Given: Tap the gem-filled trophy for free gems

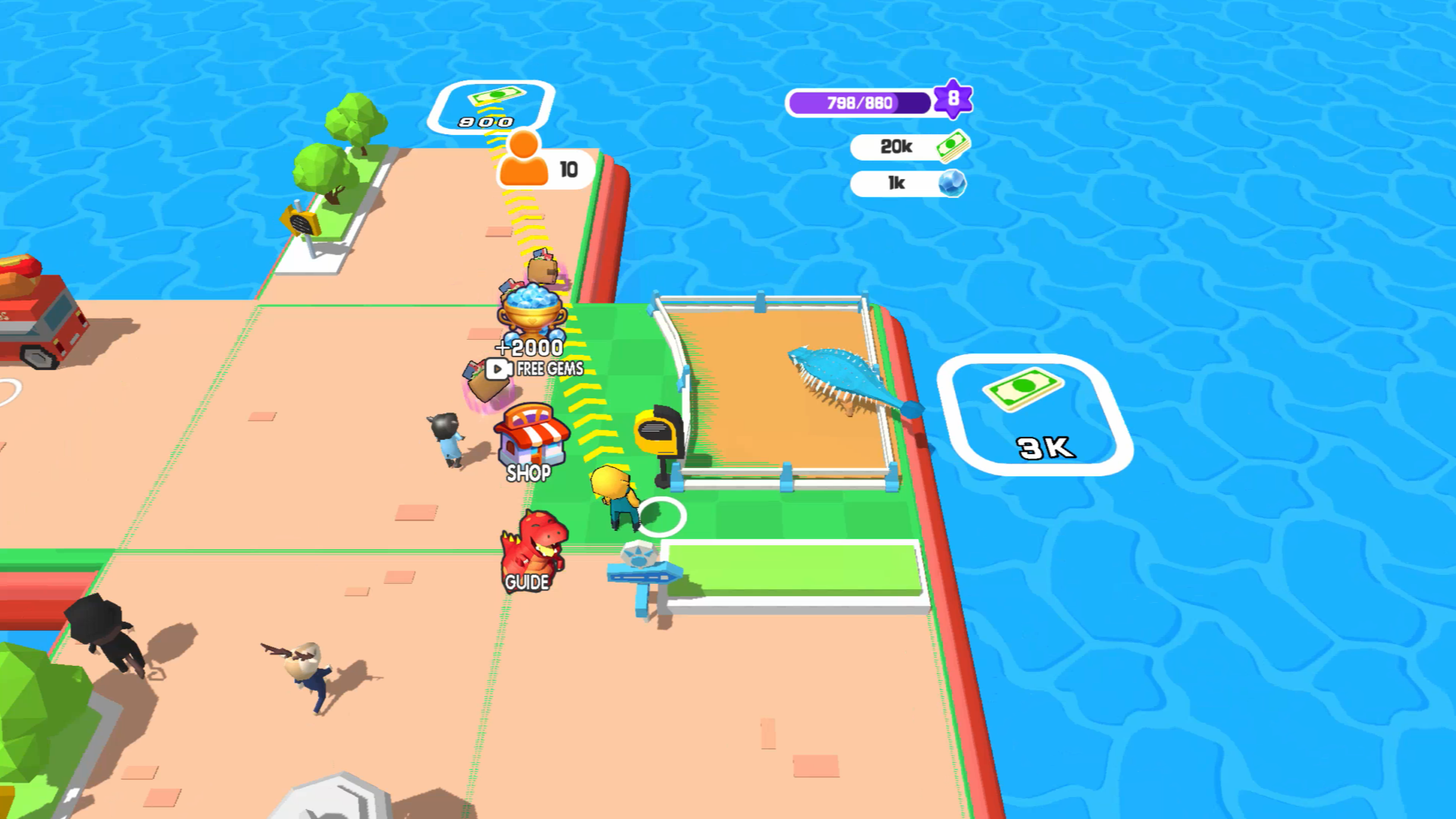Looking at the screenshot, I should pyautogui.click(x=531, y=315).
